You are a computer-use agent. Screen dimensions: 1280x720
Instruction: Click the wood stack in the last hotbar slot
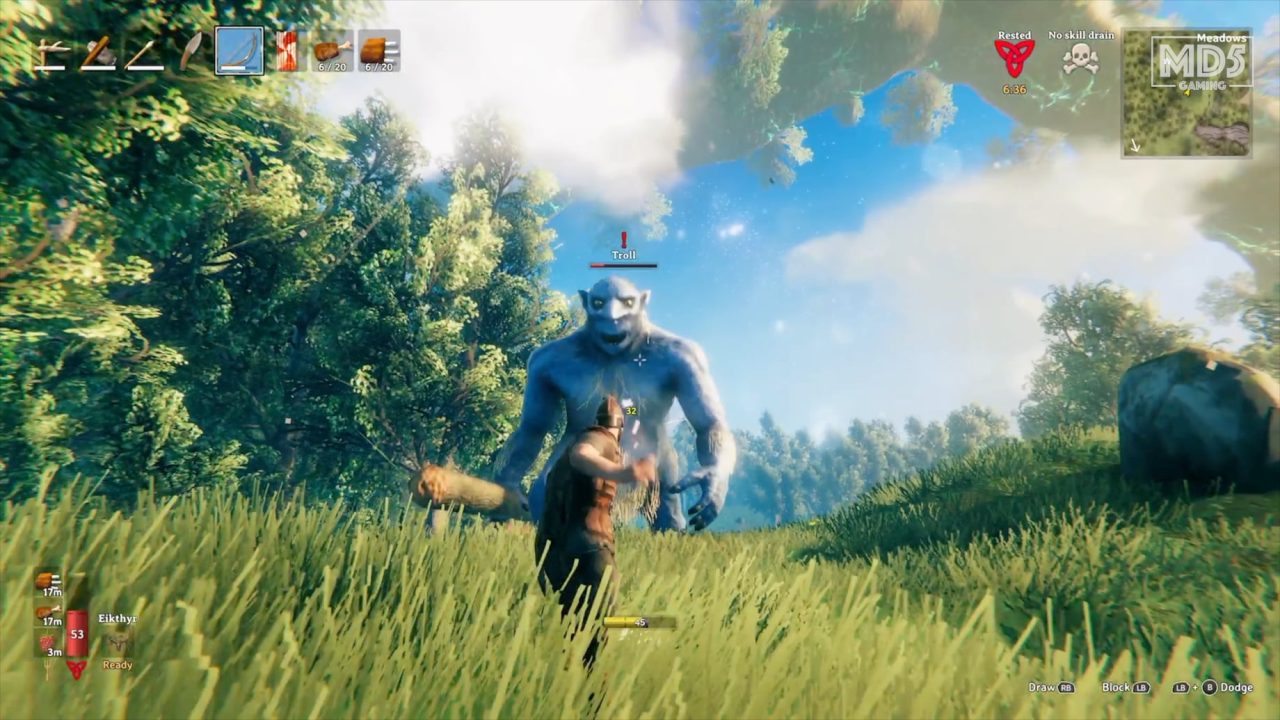(x=377, y=50)
